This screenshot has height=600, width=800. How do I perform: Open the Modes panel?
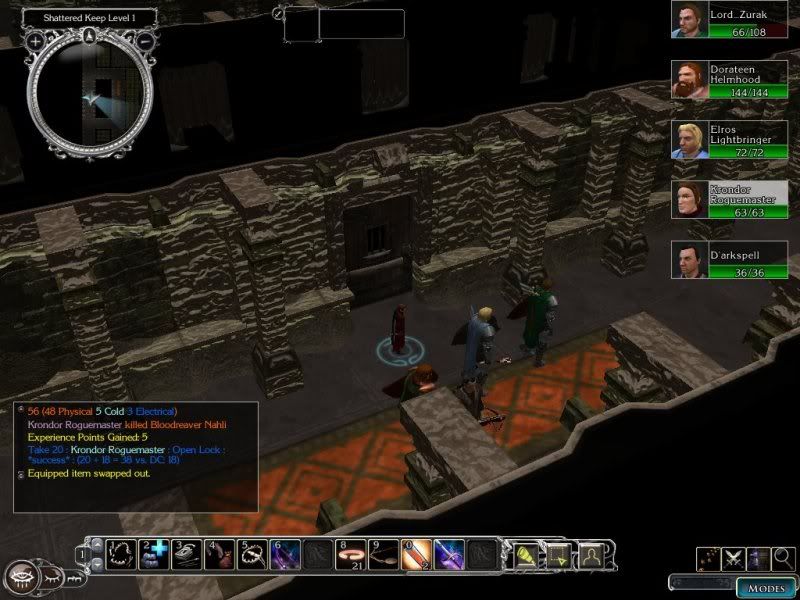(x=765, y=587)
